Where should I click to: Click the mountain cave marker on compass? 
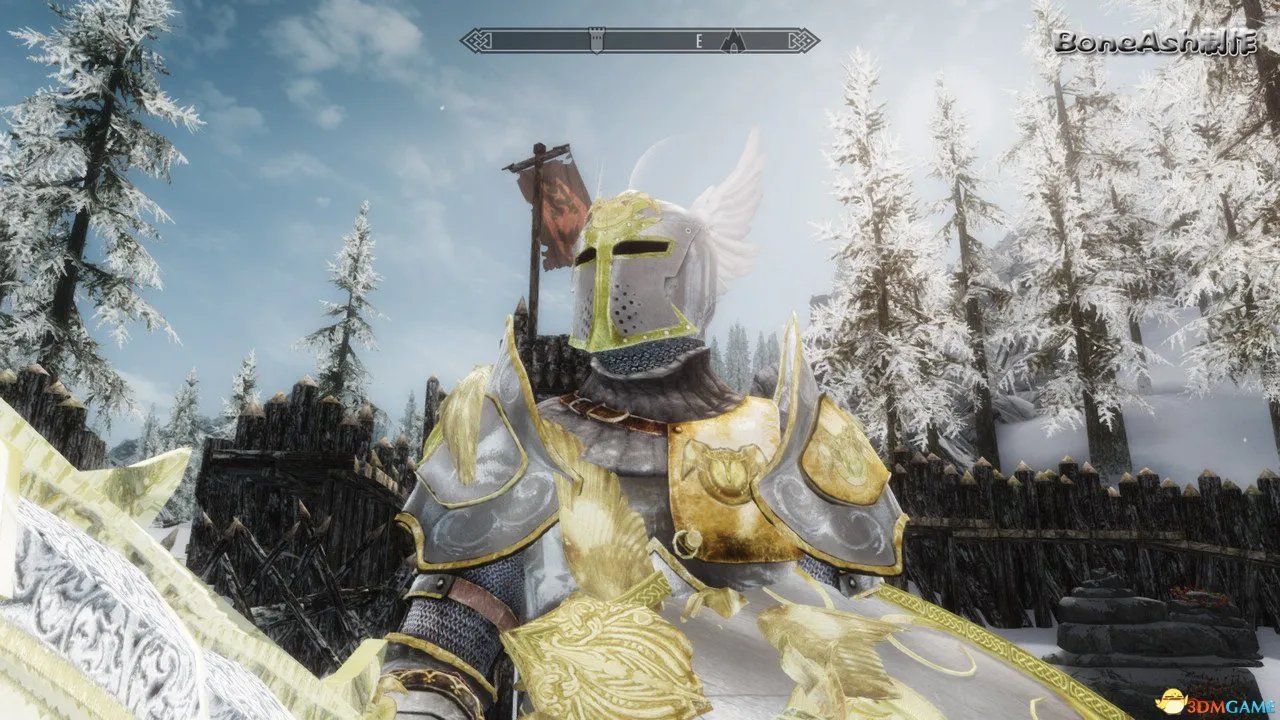pos(733,41)
